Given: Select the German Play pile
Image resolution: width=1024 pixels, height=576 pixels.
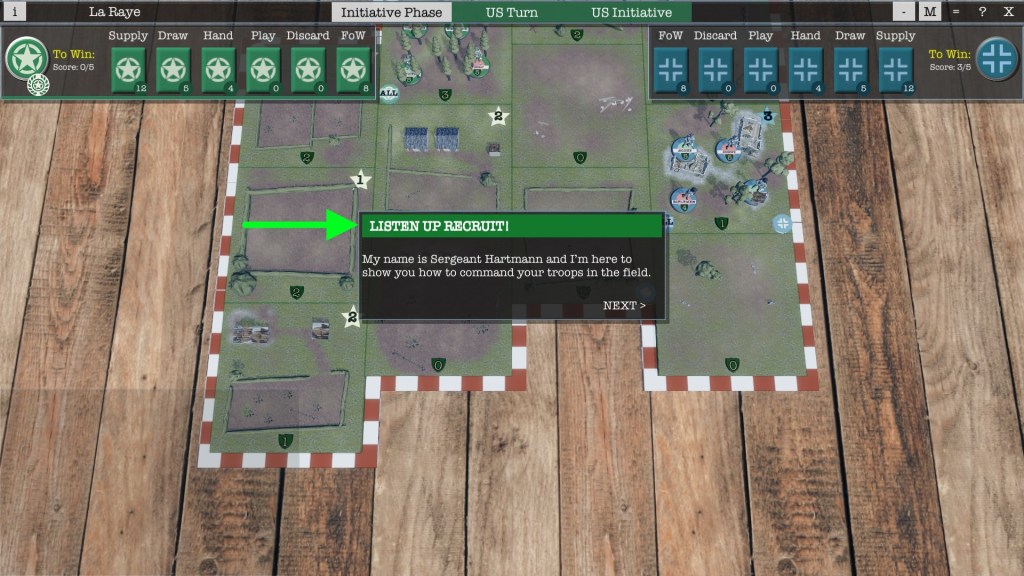Looking at the screenshot, I should (761, 70).
